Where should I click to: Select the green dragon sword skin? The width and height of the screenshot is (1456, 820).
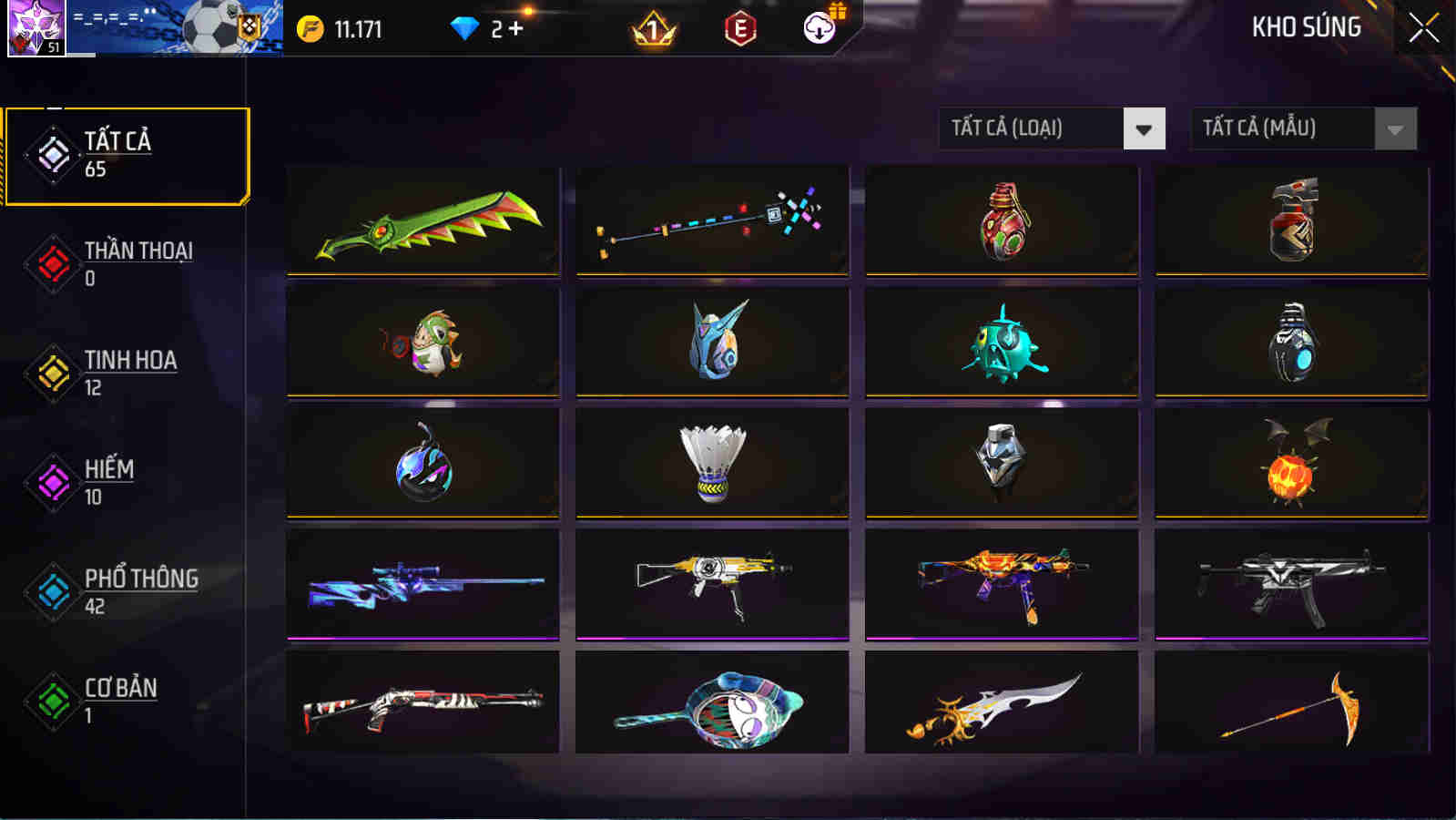point(421,221)
